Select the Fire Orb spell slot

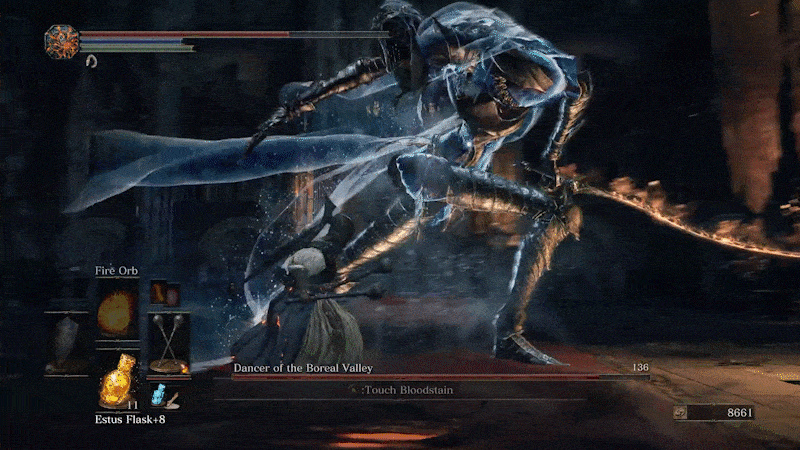pyautogui.click(x=117, y=312)
